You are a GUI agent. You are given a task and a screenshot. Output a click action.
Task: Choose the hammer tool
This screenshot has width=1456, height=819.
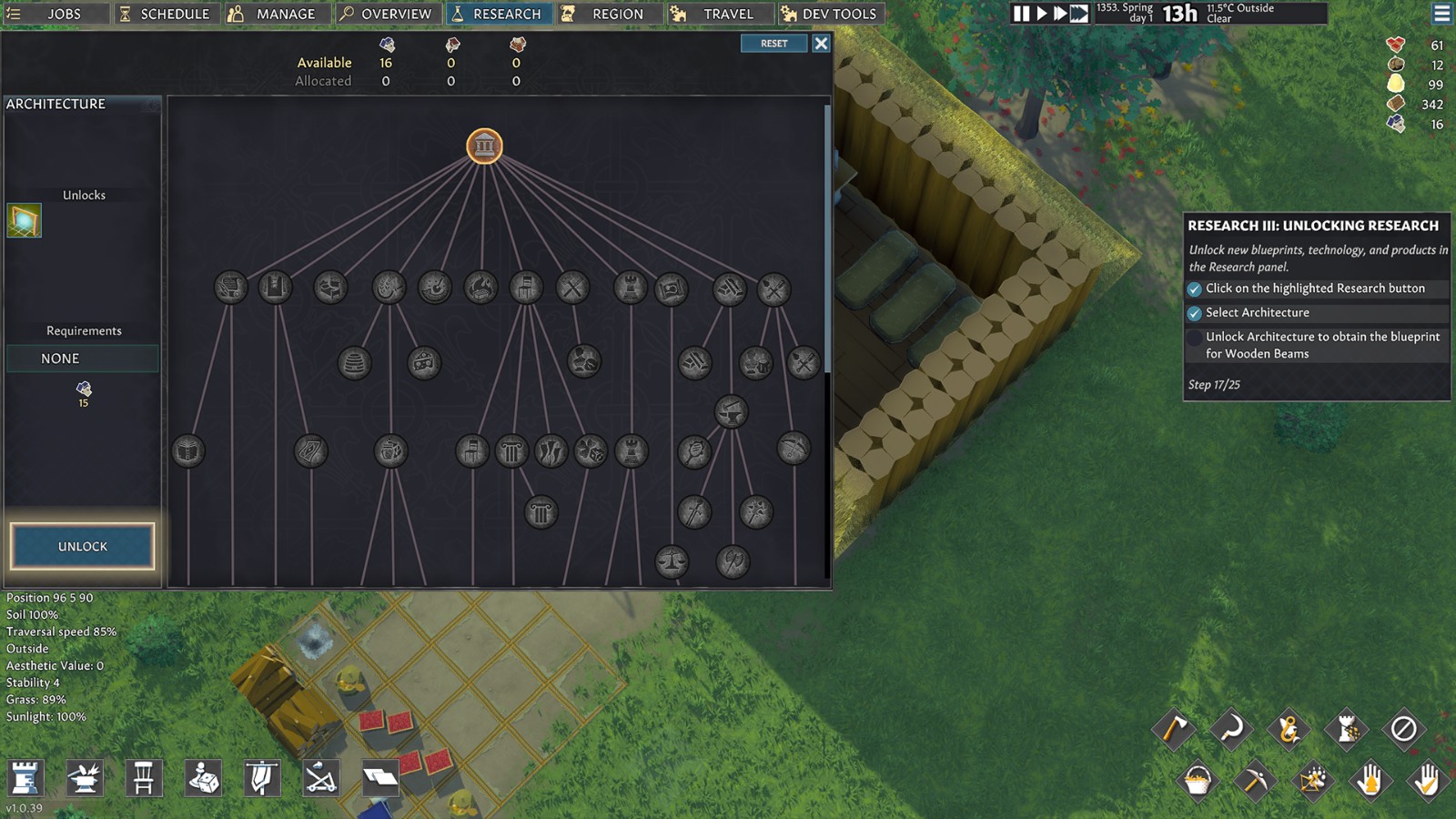1174,729
